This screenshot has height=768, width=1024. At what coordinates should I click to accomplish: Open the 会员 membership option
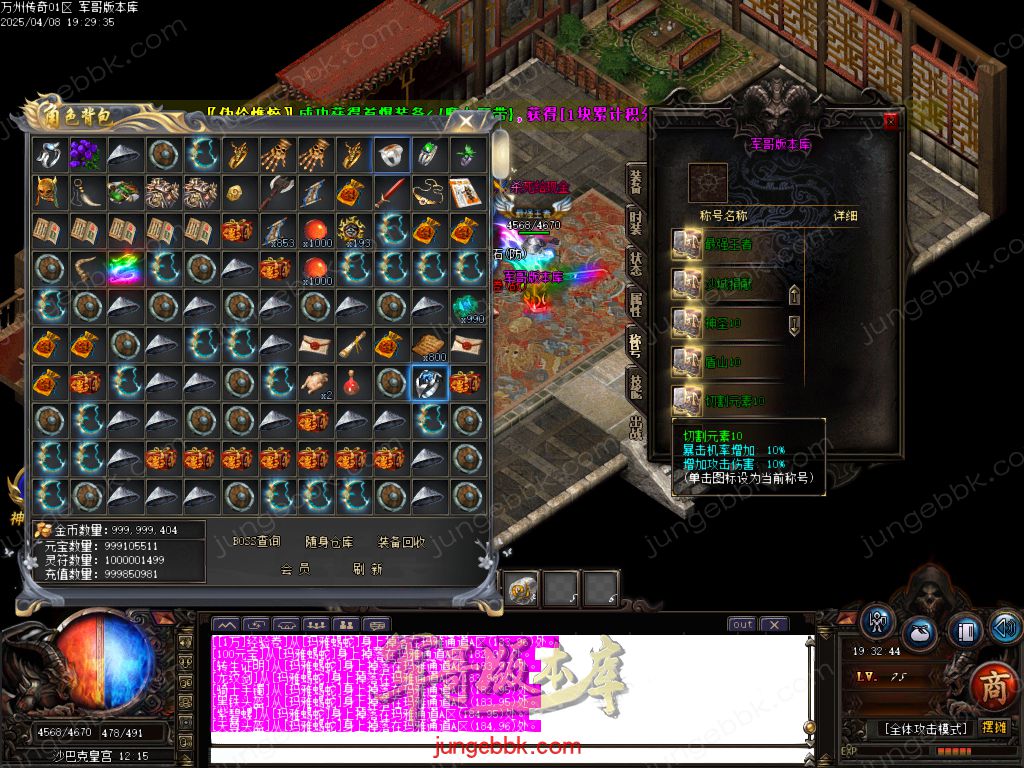point(295,569)
